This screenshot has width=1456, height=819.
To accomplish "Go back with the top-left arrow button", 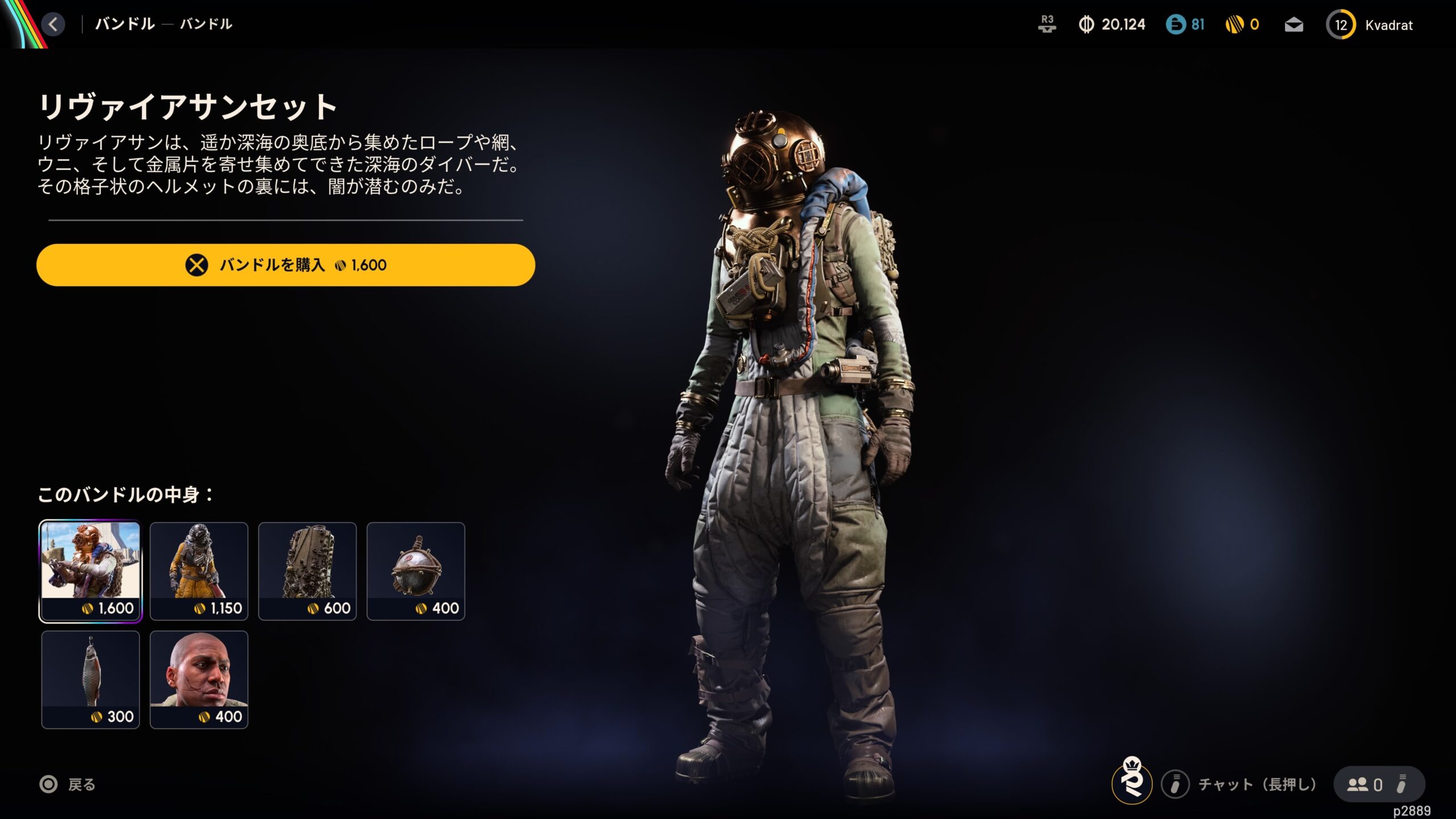I will (53, 24).
